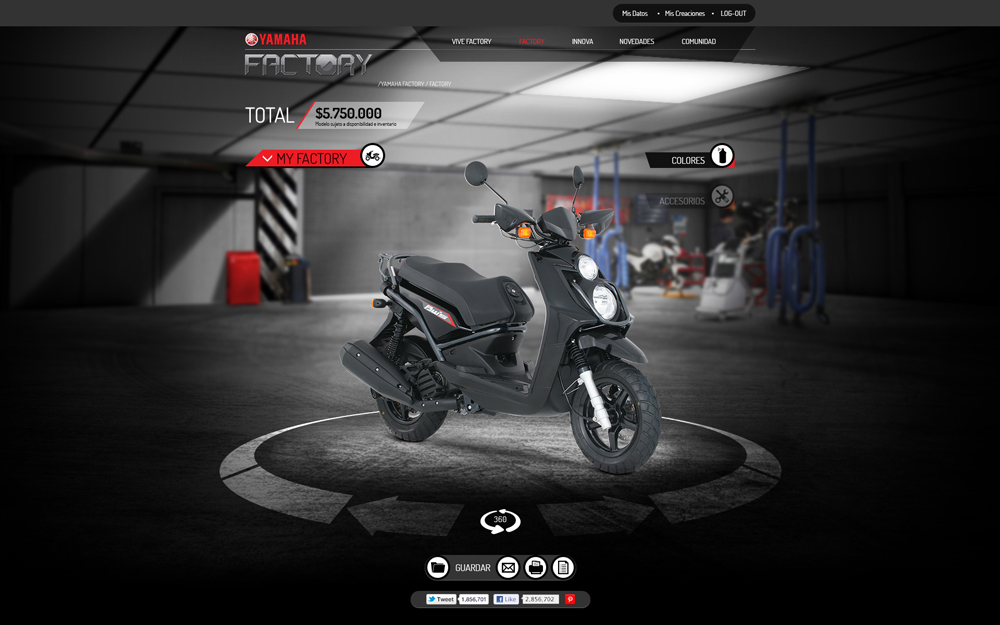Screen dimensions: 1000x625
Task: Share via the Tweet button
Action: pyautogui.click(x=441, y=599)
